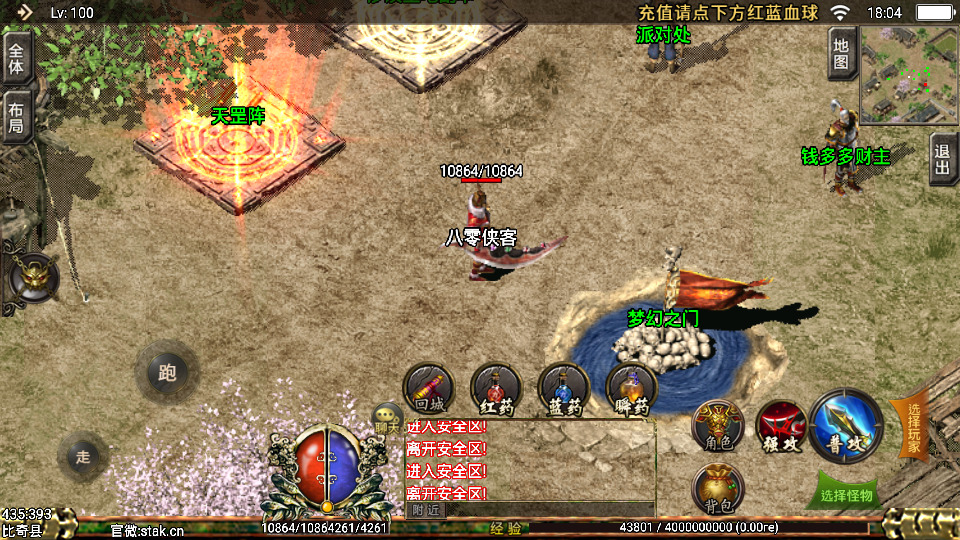Screen dimensions: 960x540
Task: Drink the 红药 red potion
Action: (496, 390)
